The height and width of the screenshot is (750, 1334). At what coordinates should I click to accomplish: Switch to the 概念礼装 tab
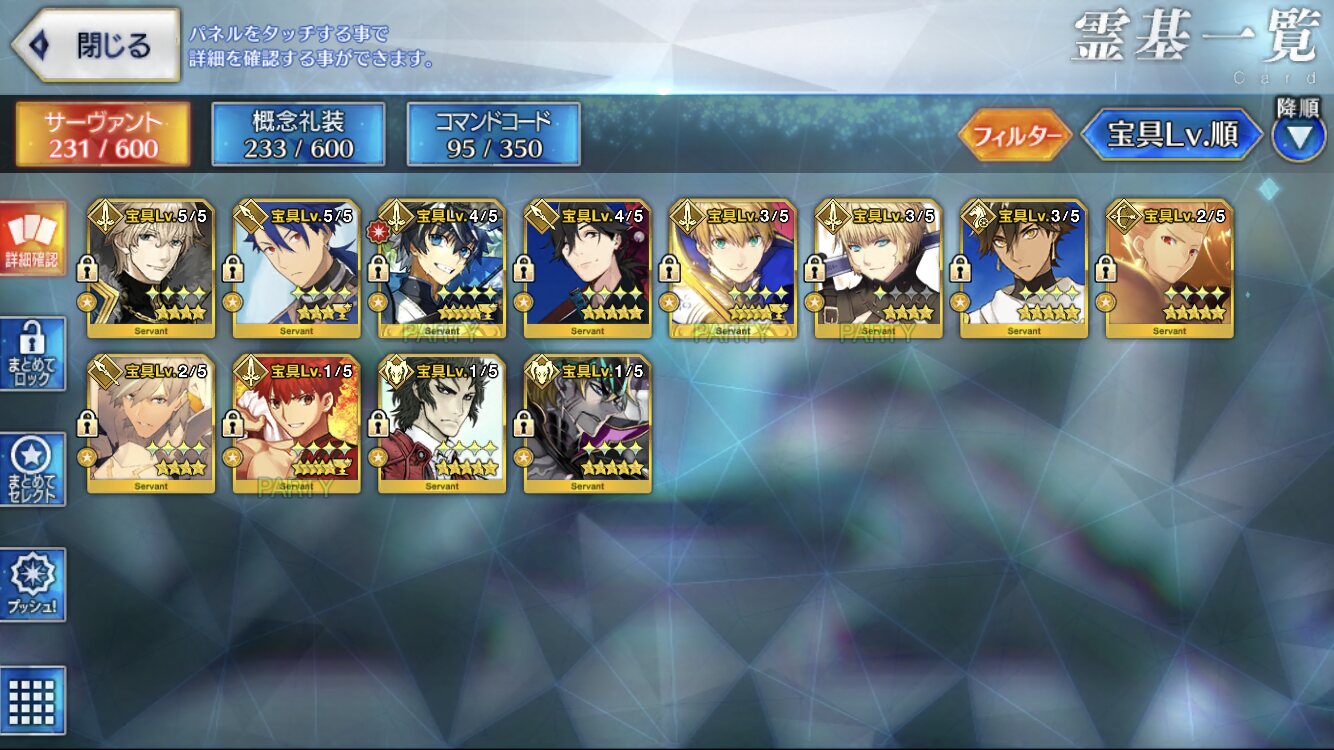click(298, 135)
